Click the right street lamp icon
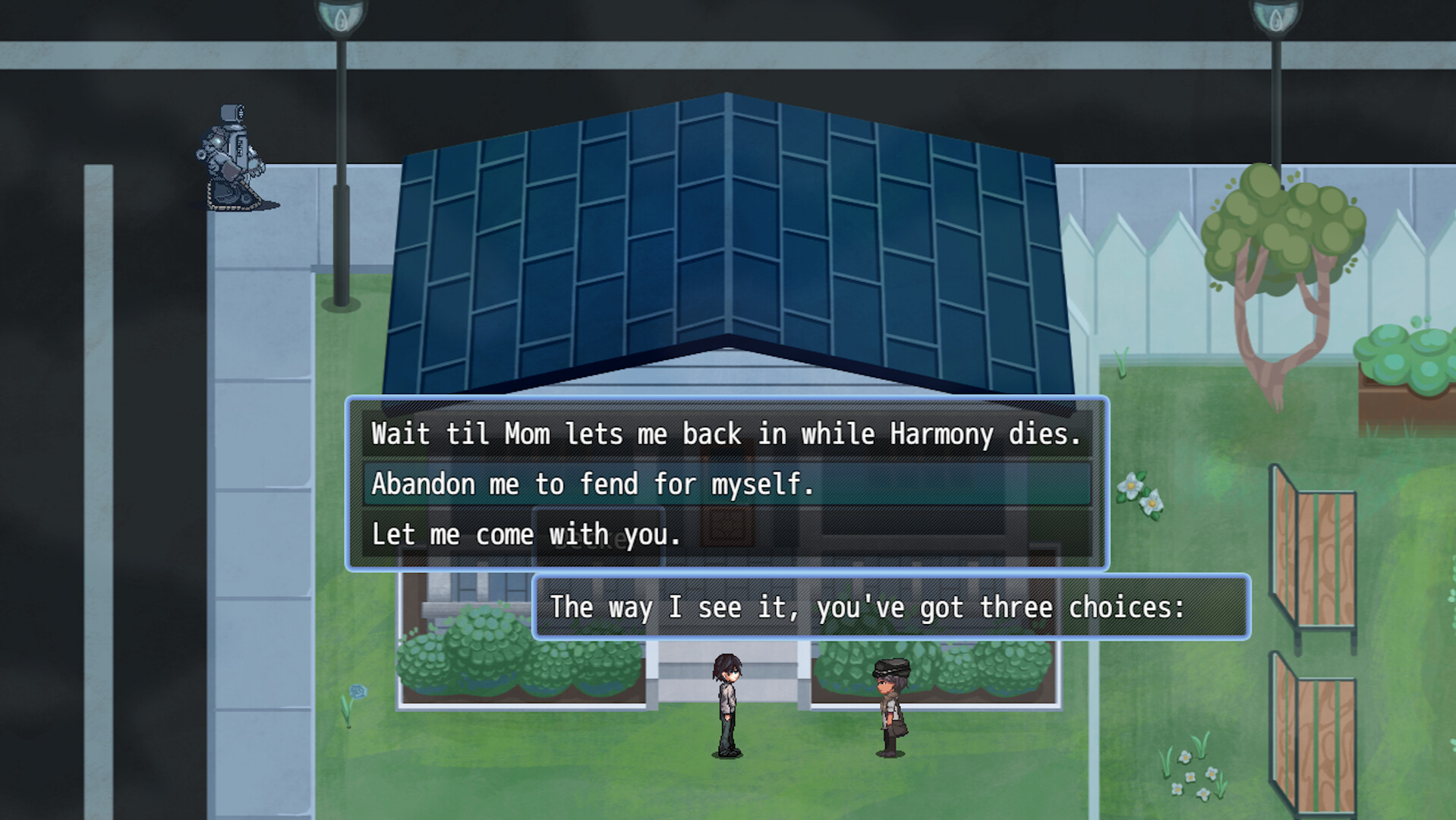The width and height of the screenshot is (1456, 820). [1275, 17]
